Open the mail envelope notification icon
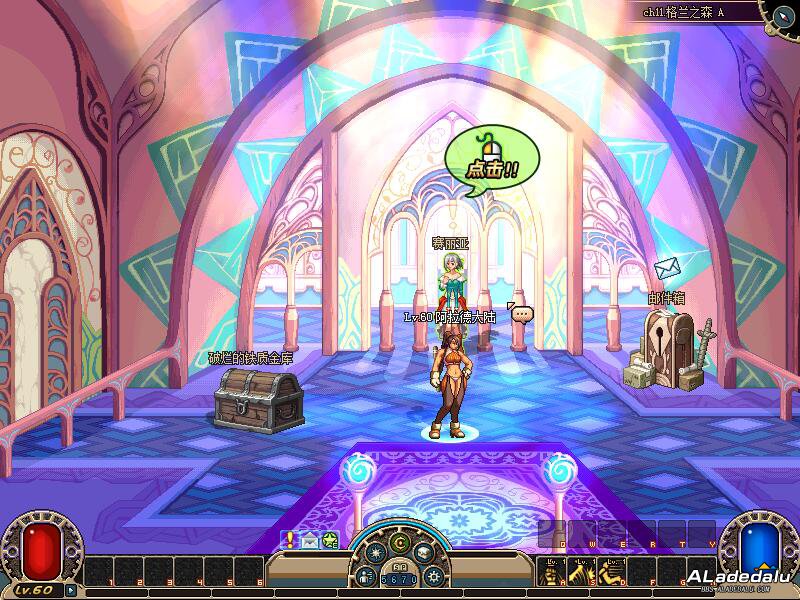The width and height of the screenshot is (800, 600). (x=309, y=540)
